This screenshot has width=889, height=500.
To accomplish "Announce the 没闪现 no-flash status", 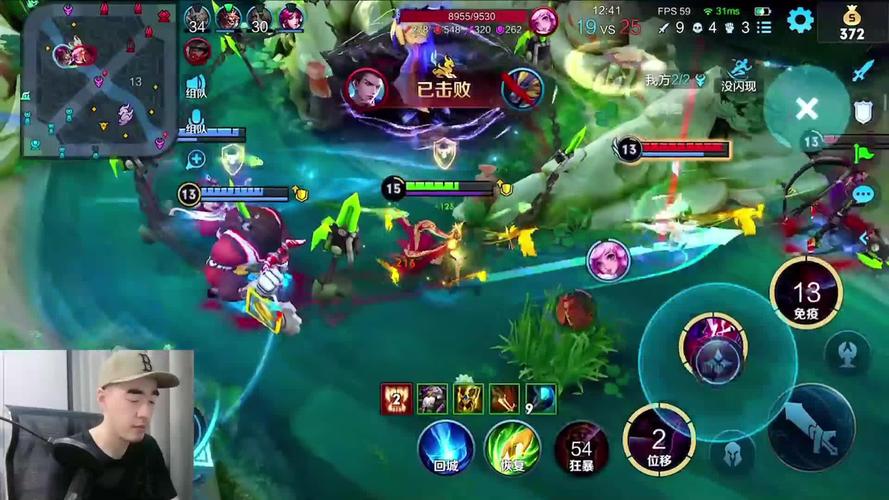I will (x=738, y=75).
